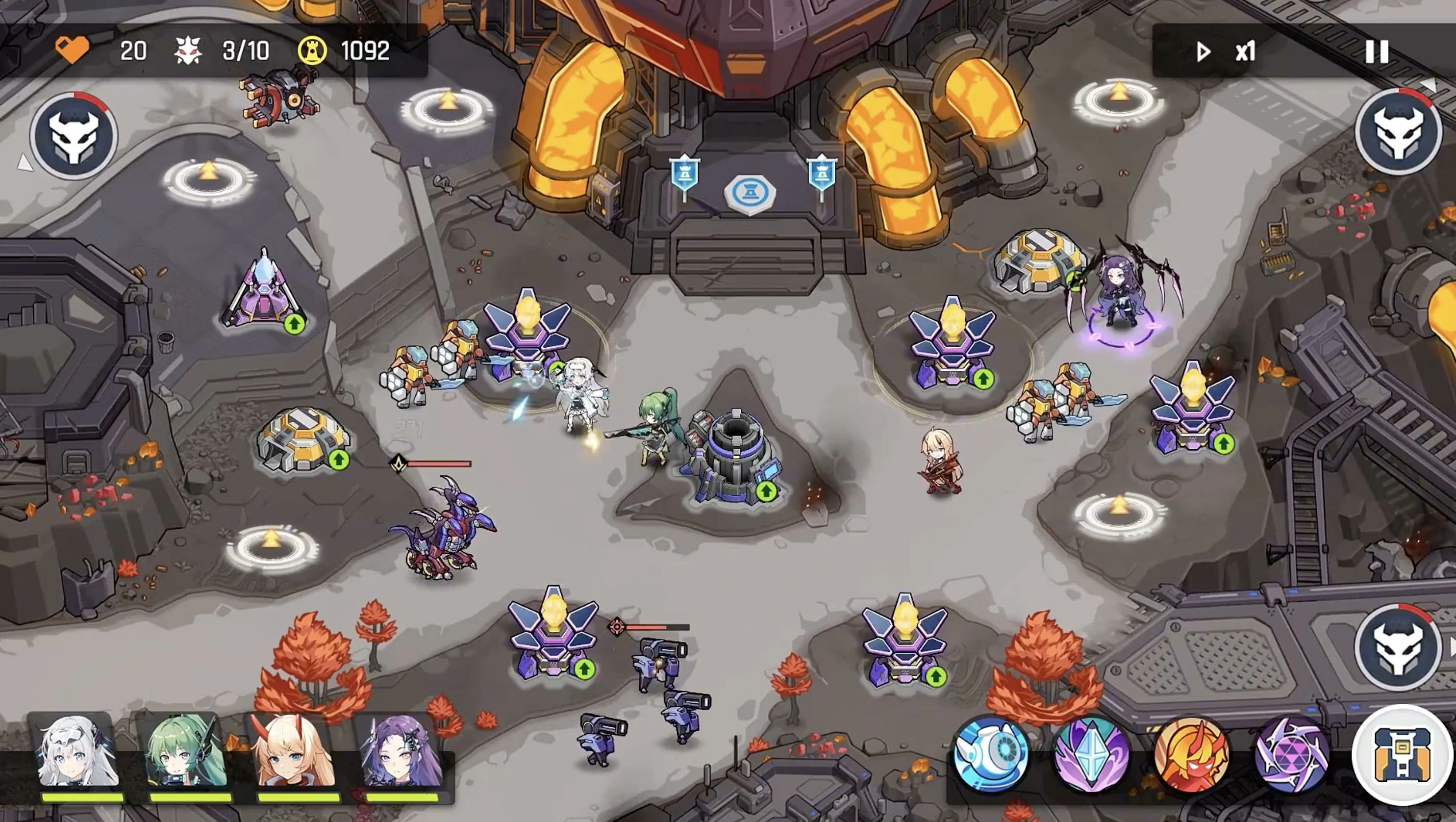Choose the blonde horned hero portrait
The image size is (1456, 822).
coord(295,753)
